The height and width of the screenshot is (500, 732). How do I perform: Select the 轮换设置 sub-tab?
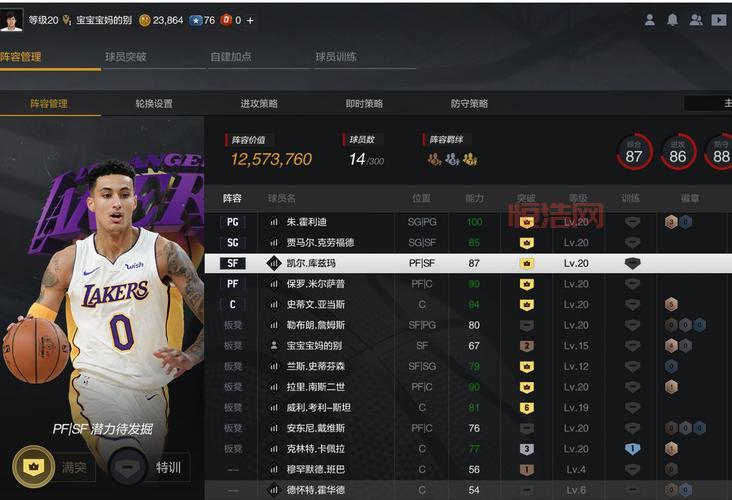(154, 103)
